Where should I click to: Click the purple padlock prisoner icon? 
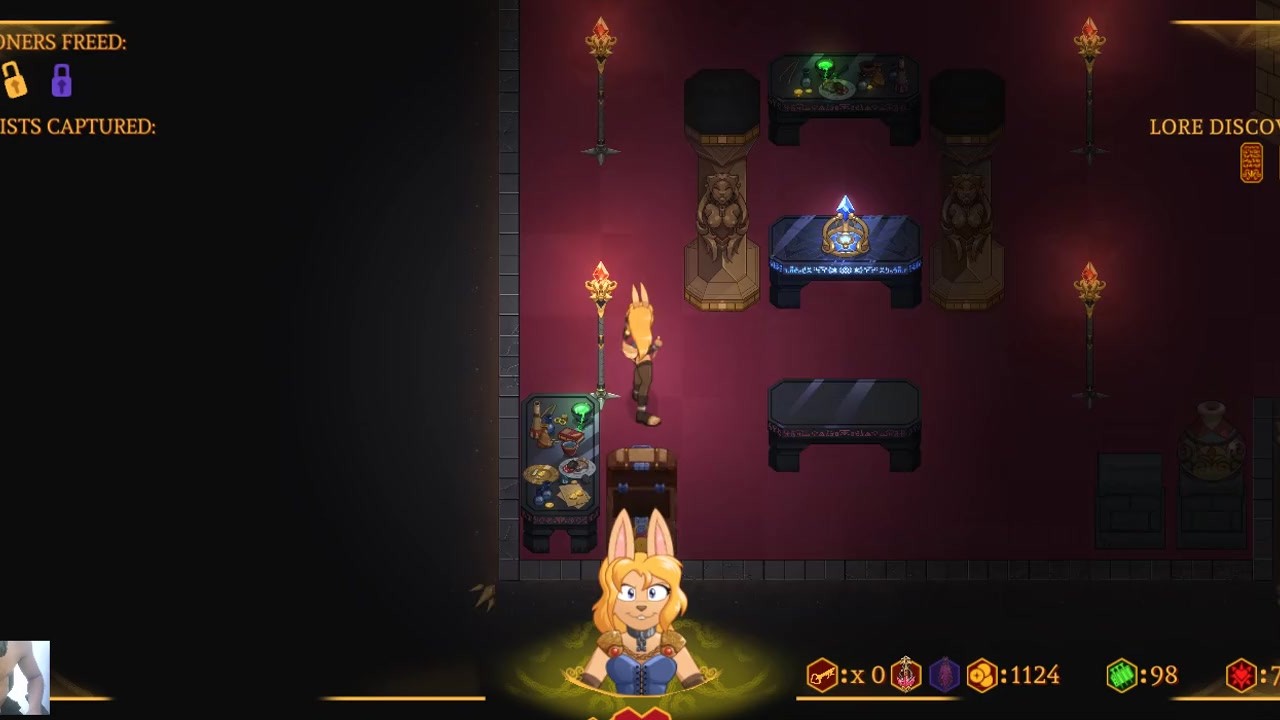click(62, 80)
